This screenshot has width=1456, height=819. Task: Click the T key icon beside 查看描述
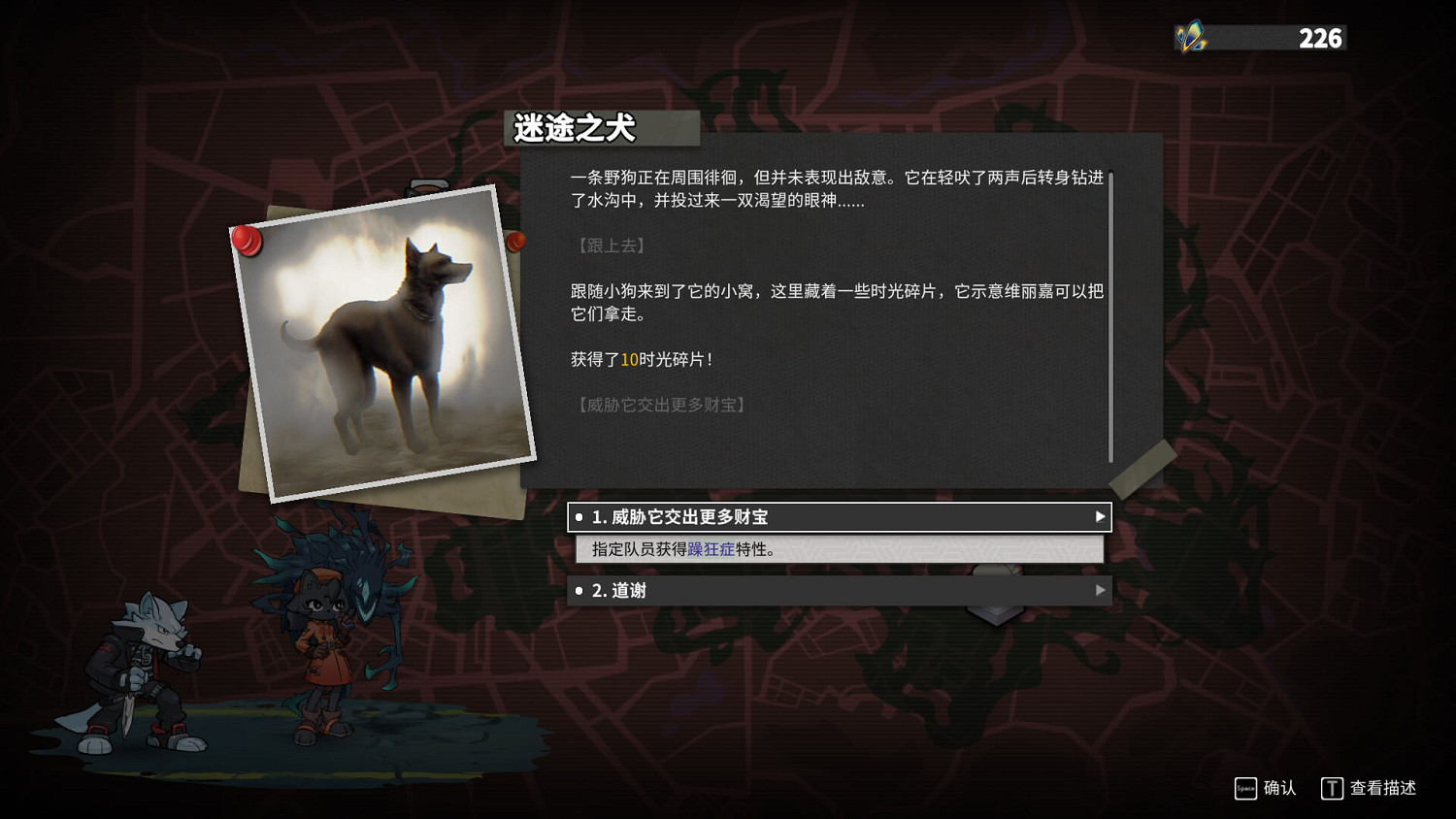tap(1334, 789)
